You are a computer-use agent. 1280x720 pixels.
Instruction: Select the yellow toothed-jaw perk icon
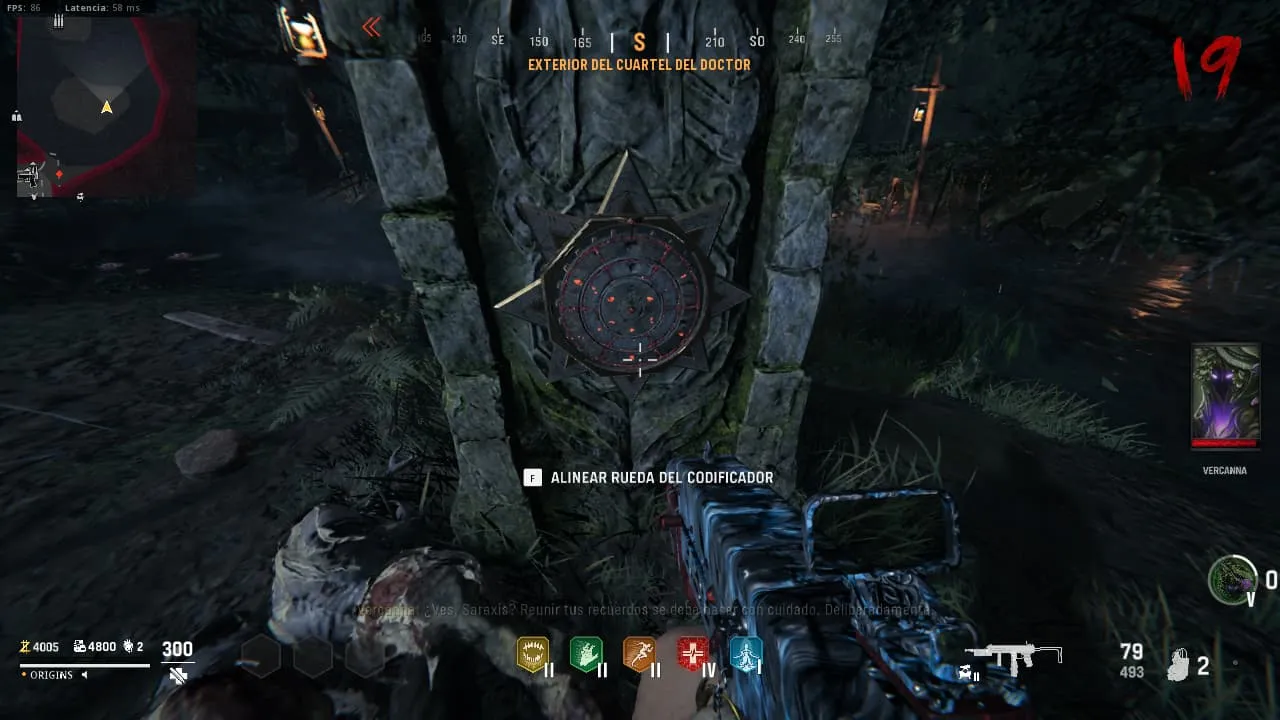(532, 654)
